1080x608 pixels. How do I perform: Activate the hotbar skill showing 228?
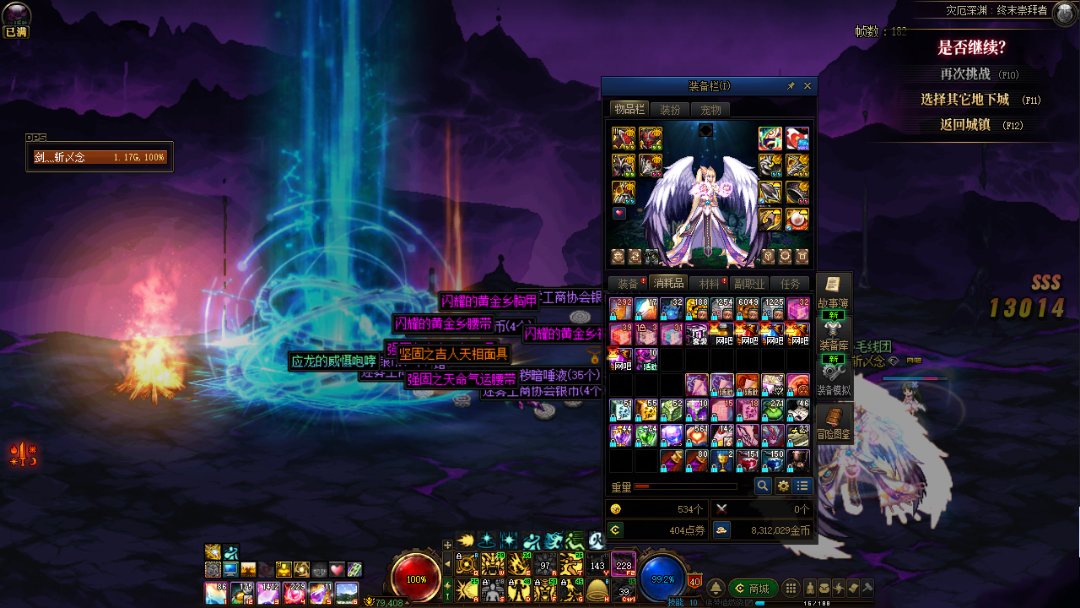[623, 565]
